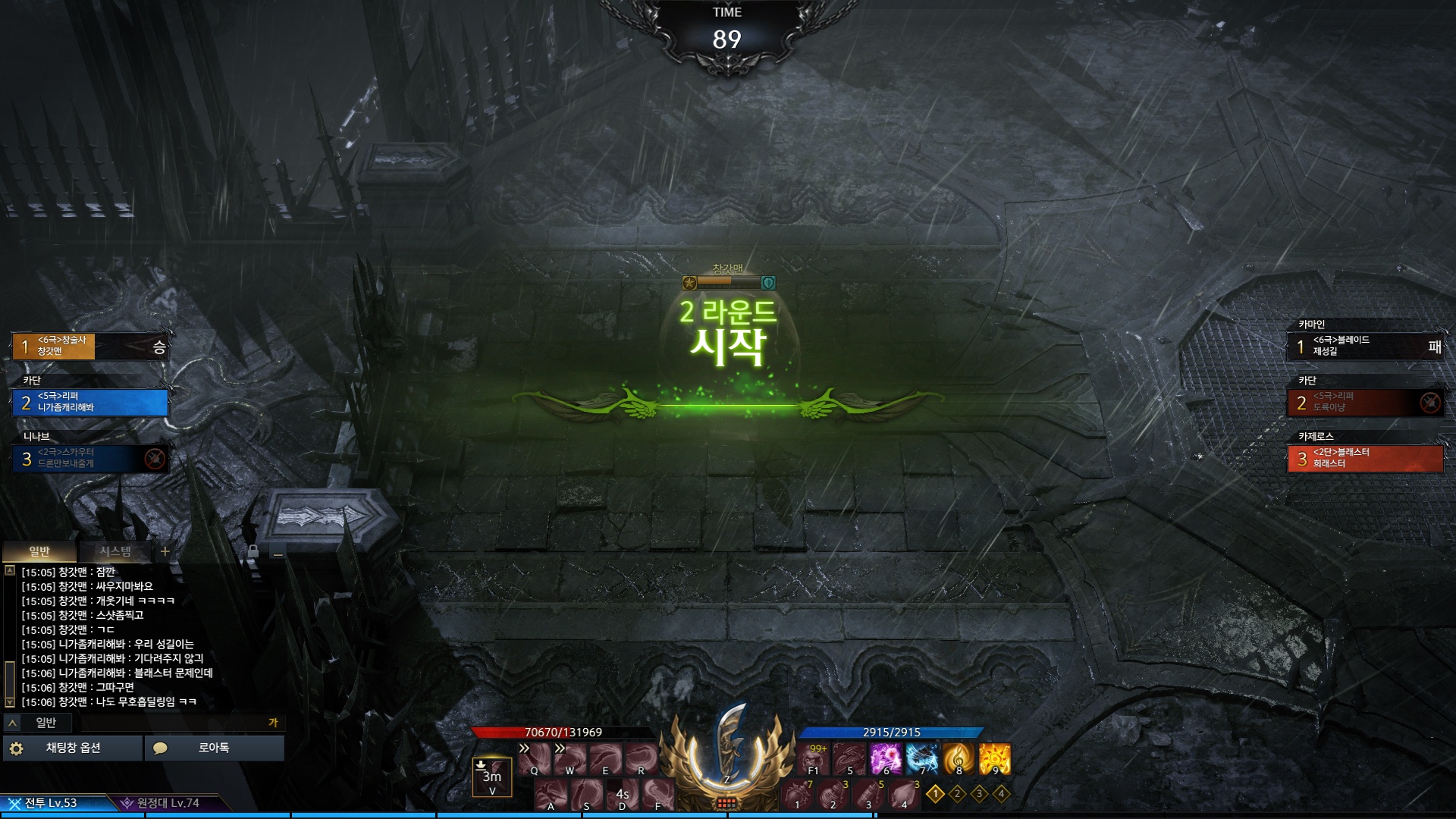Open the 로아톡 messenger
The height and width of the screenshot is (819, 1456).
click(x=214, y=748)
